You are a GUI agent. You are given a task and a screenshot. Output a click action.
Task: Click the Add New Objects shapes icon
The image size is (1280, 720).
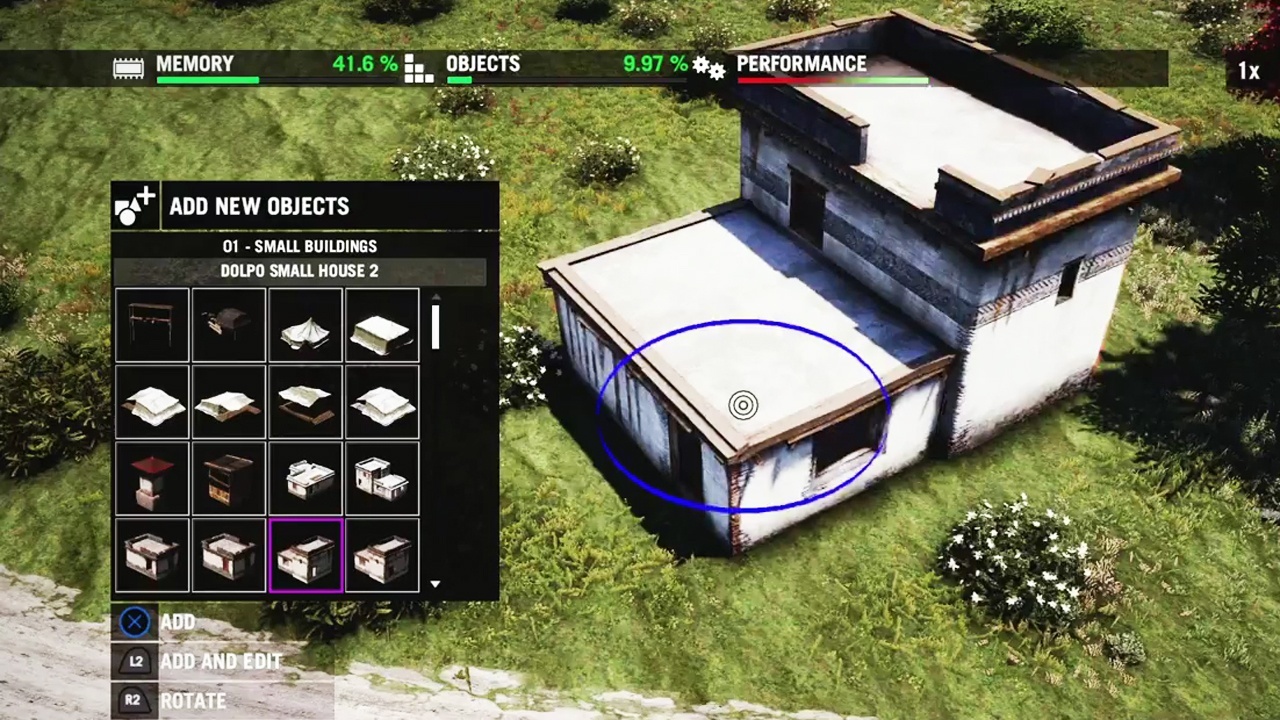click(x=135, y=206)
